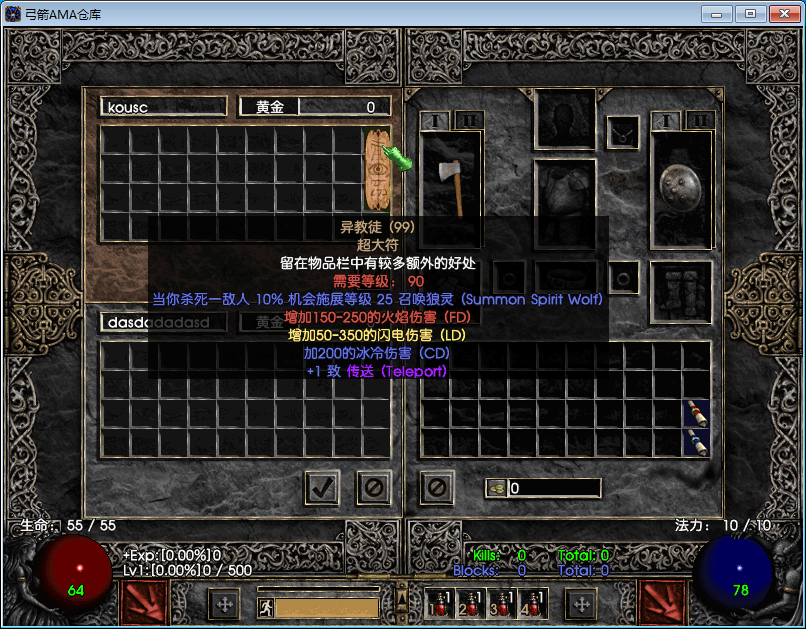Close the inventory panel with its cancel button
Viewport: 806px width, 629px height.
click(437, 487)
